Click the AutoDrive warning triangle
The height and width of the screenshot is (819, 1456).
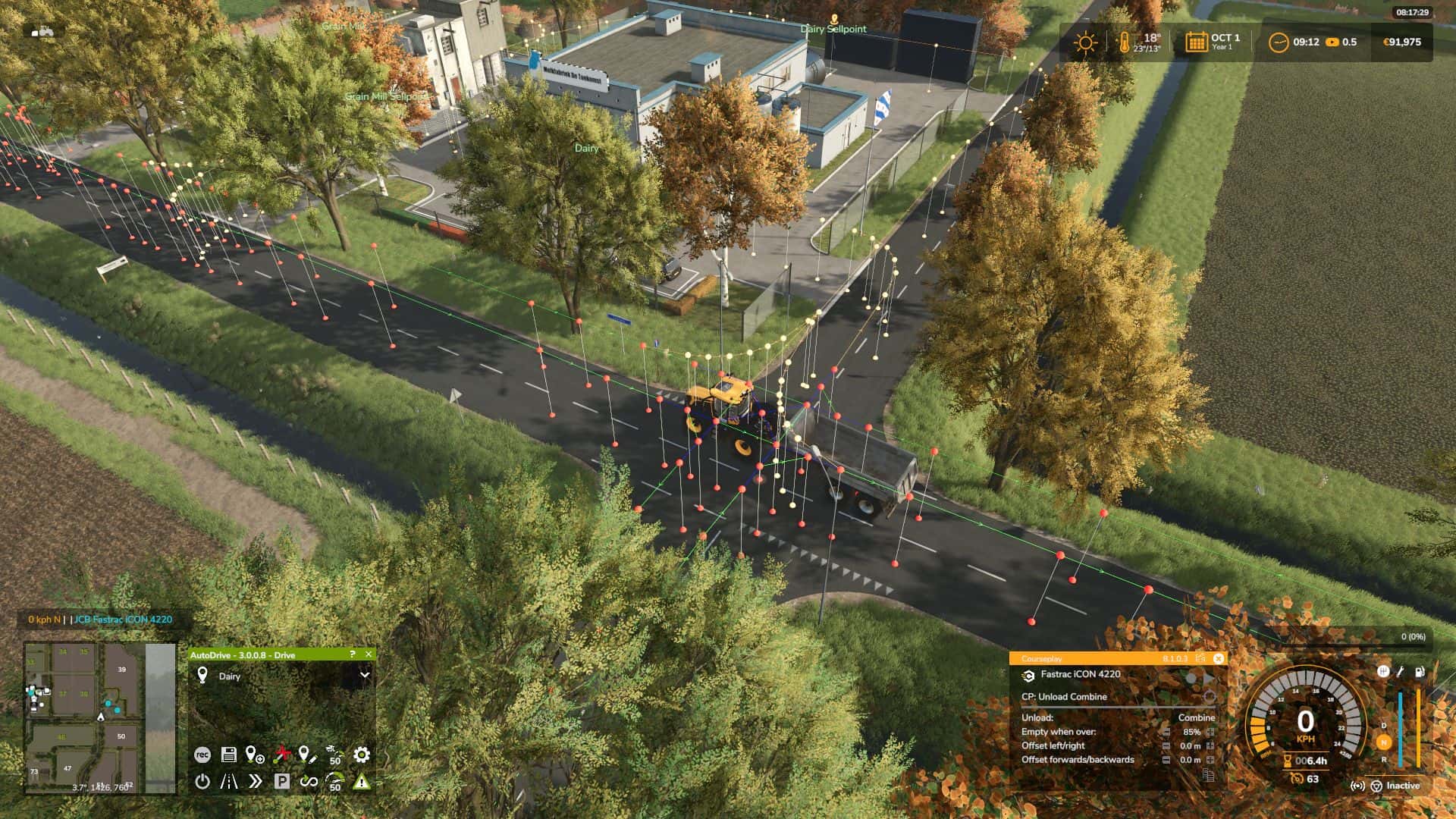click(362, 782)
